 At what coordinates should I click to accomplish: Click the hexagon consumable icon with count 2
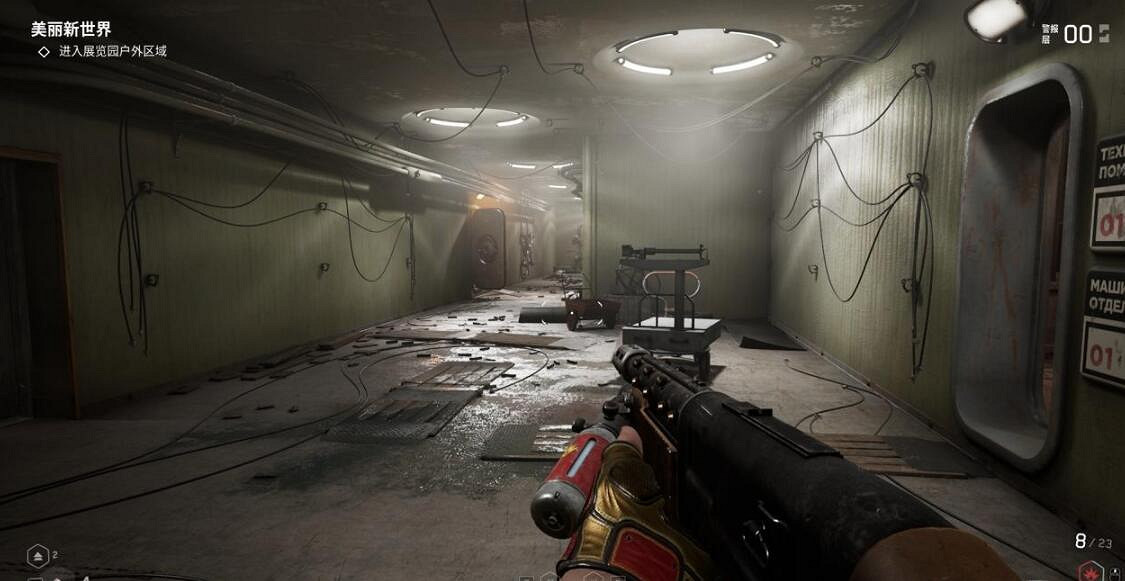coord(37,554)
